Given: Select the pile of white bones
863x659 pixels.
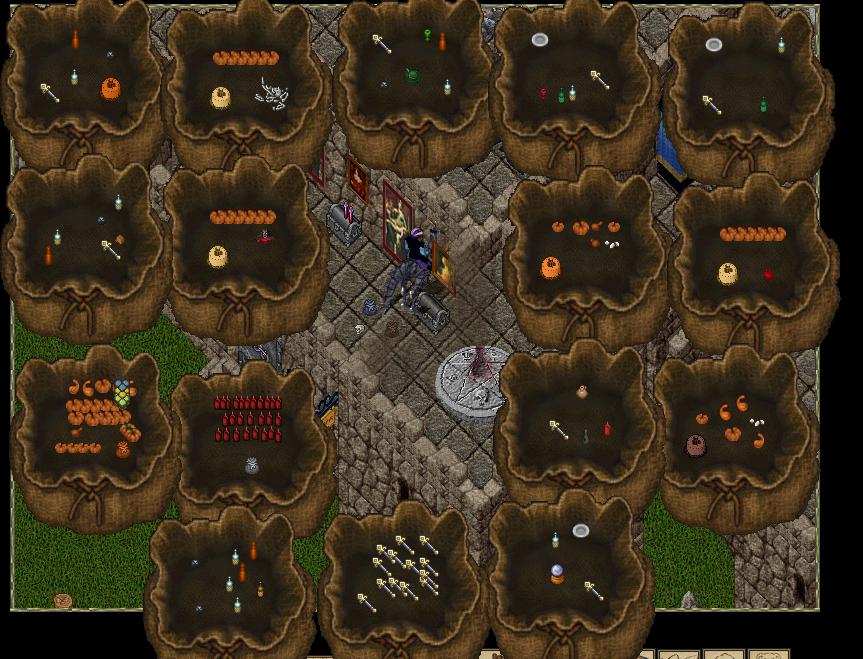Looking at the screenshot, I should [272, 92].
